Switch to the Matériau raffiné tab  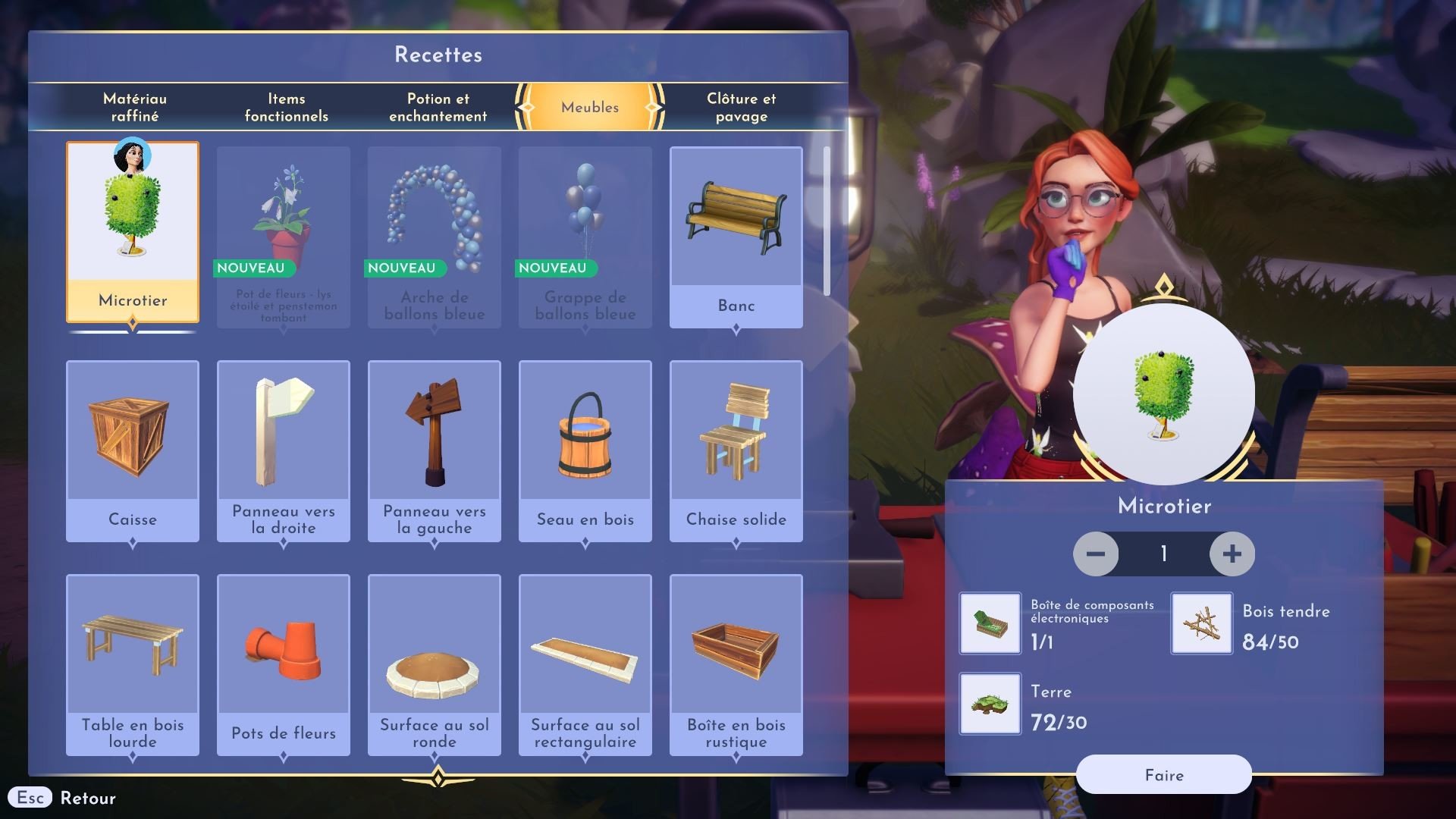[x=135, y=107]
